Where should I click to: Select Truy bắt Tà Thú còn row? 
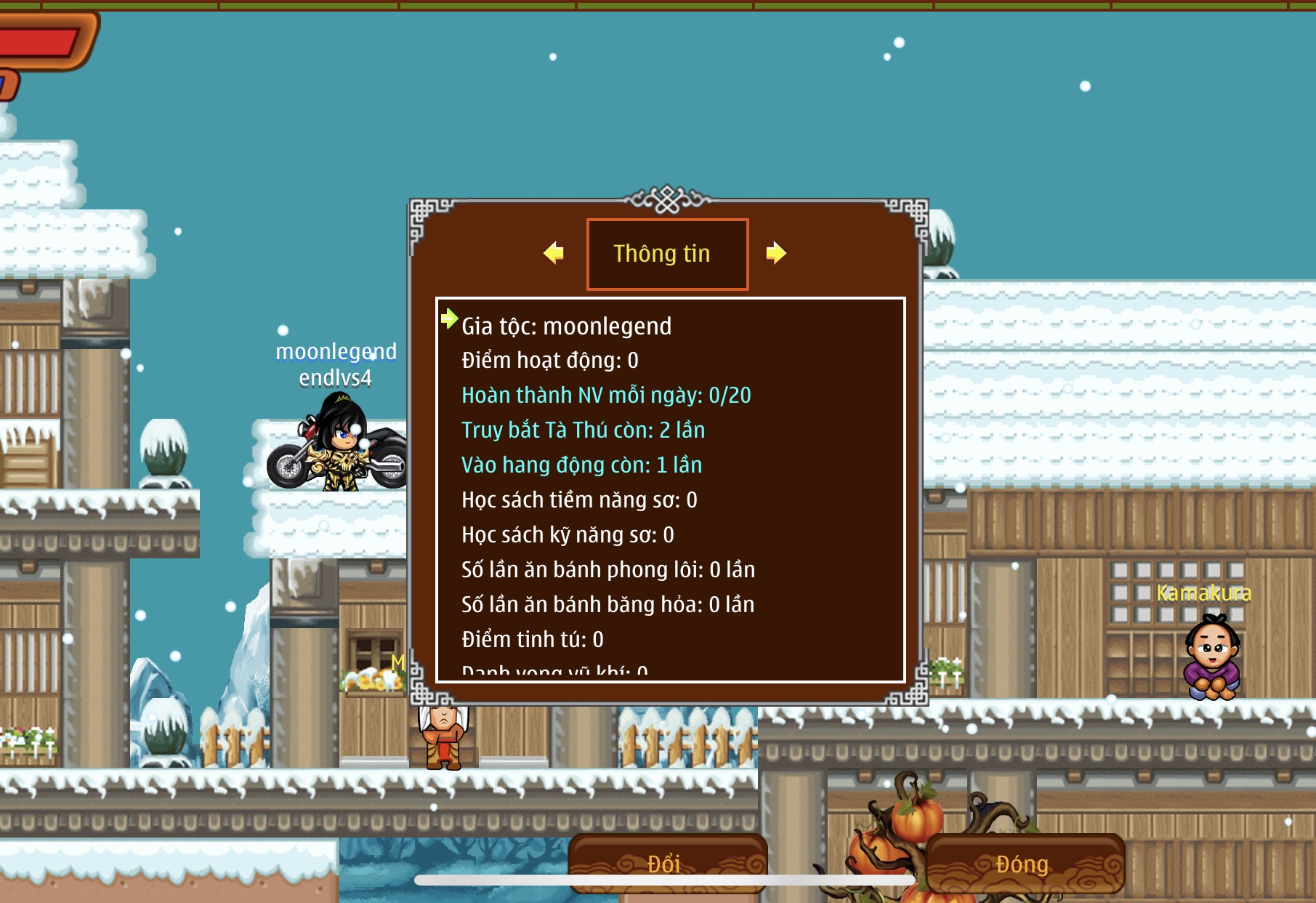pos(583,430)
